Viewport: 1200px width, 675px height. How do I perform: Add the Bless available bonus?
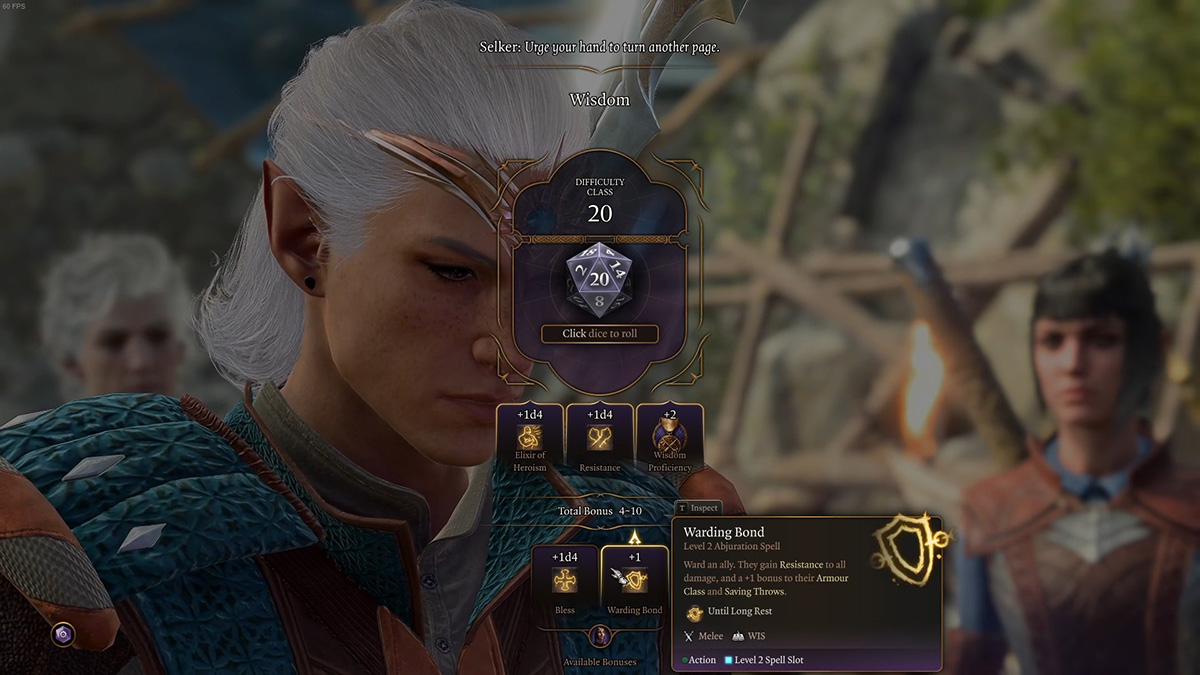[x=565, y=581]
